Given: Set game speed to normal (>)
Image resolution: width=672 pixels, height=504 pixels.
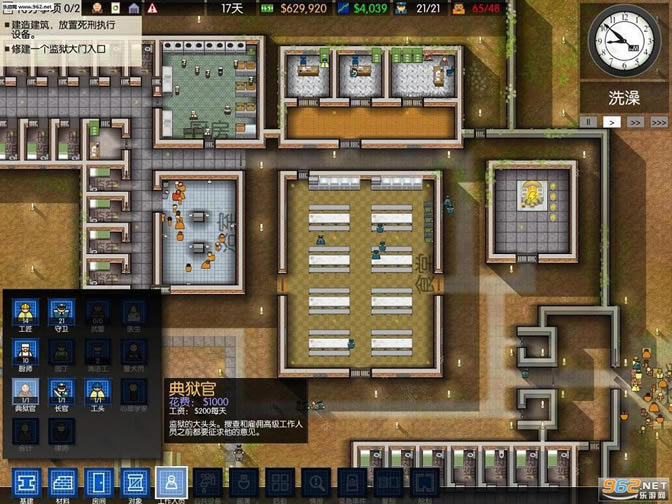Looking at the screenshot, I should (x=611, y=122).
